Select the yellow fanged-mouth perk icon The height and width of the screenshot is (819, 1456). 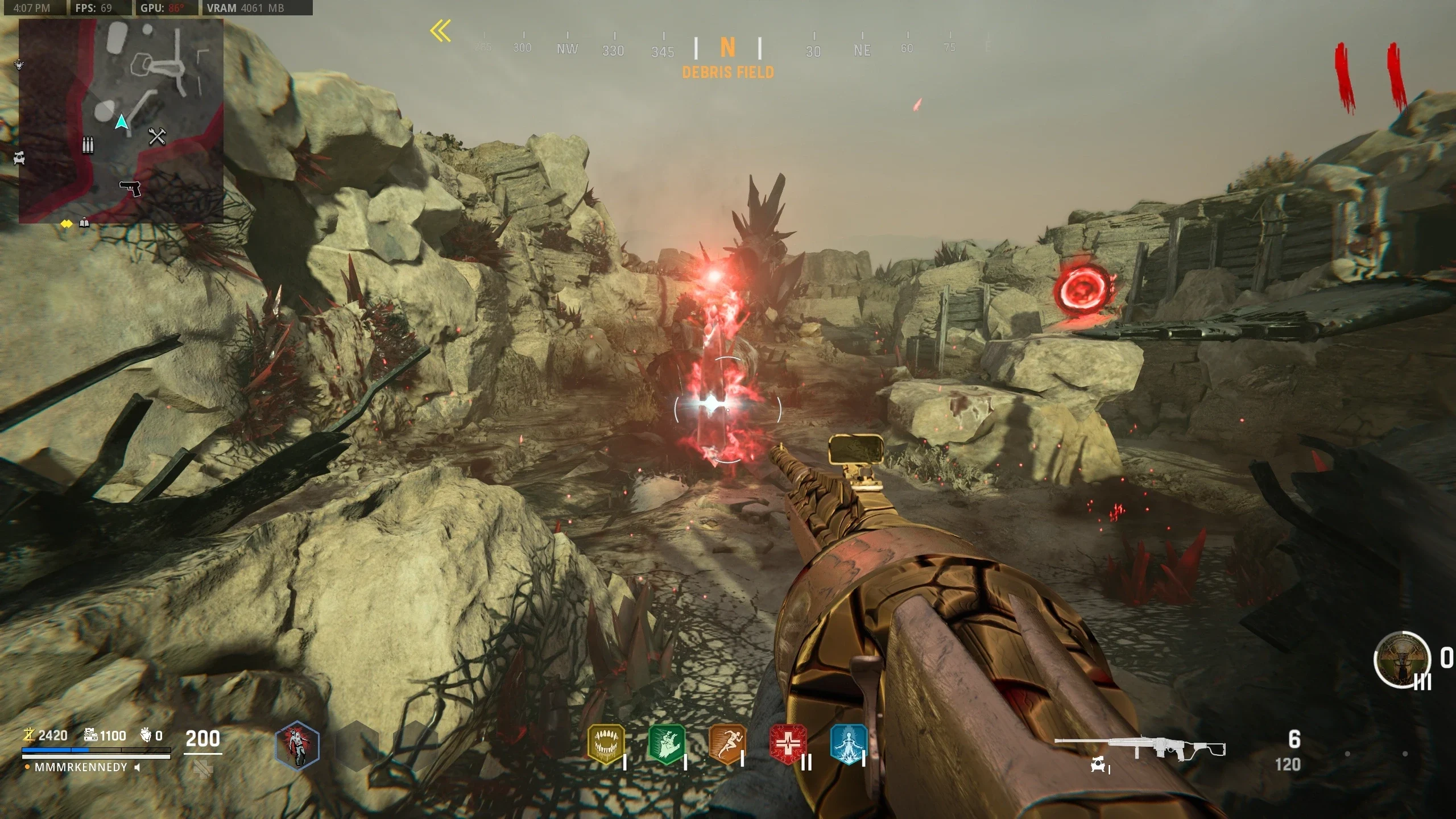606,744
